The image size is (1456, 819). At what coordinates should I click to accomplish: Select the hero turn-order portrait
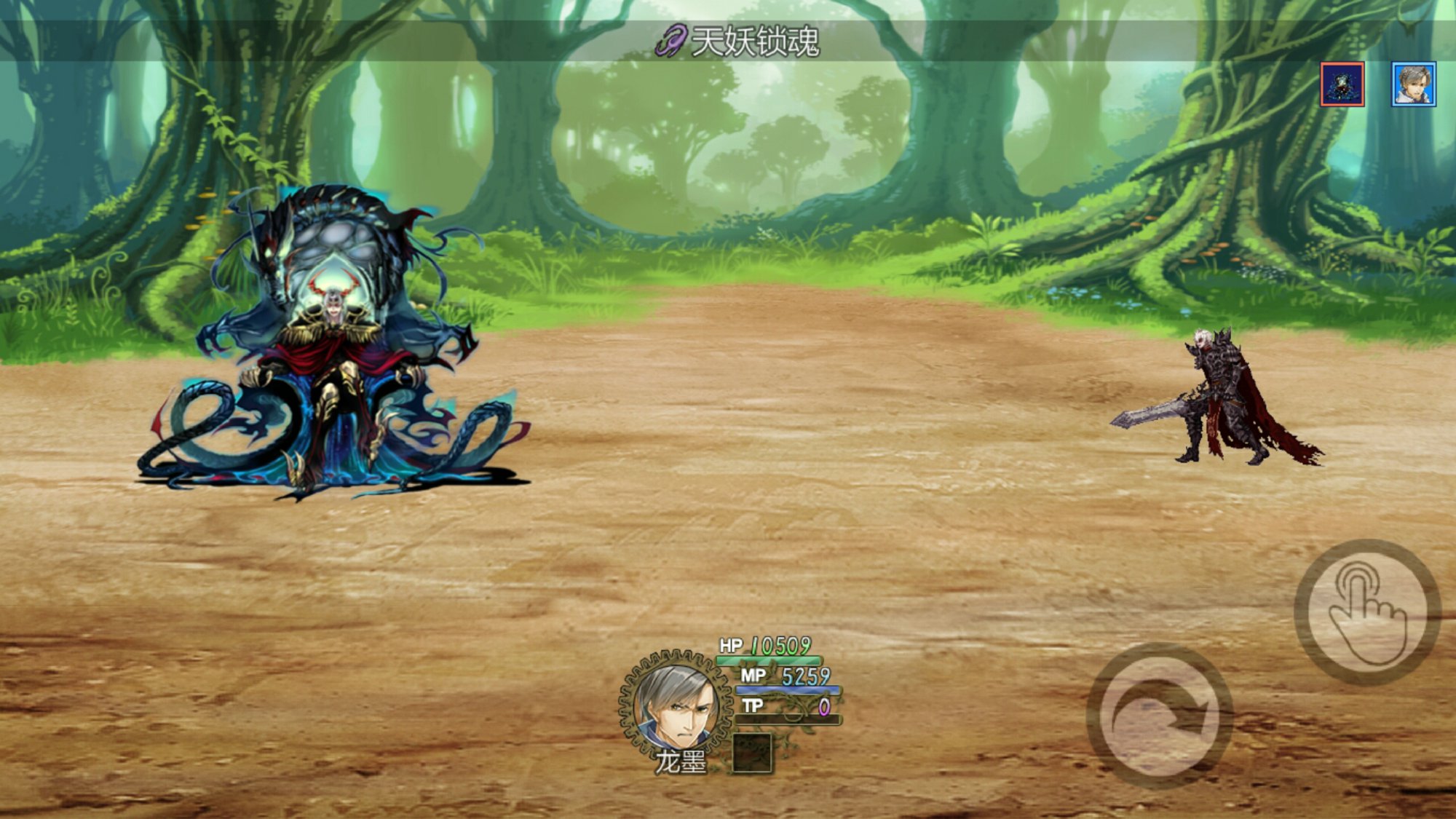tap(1413, 84)
